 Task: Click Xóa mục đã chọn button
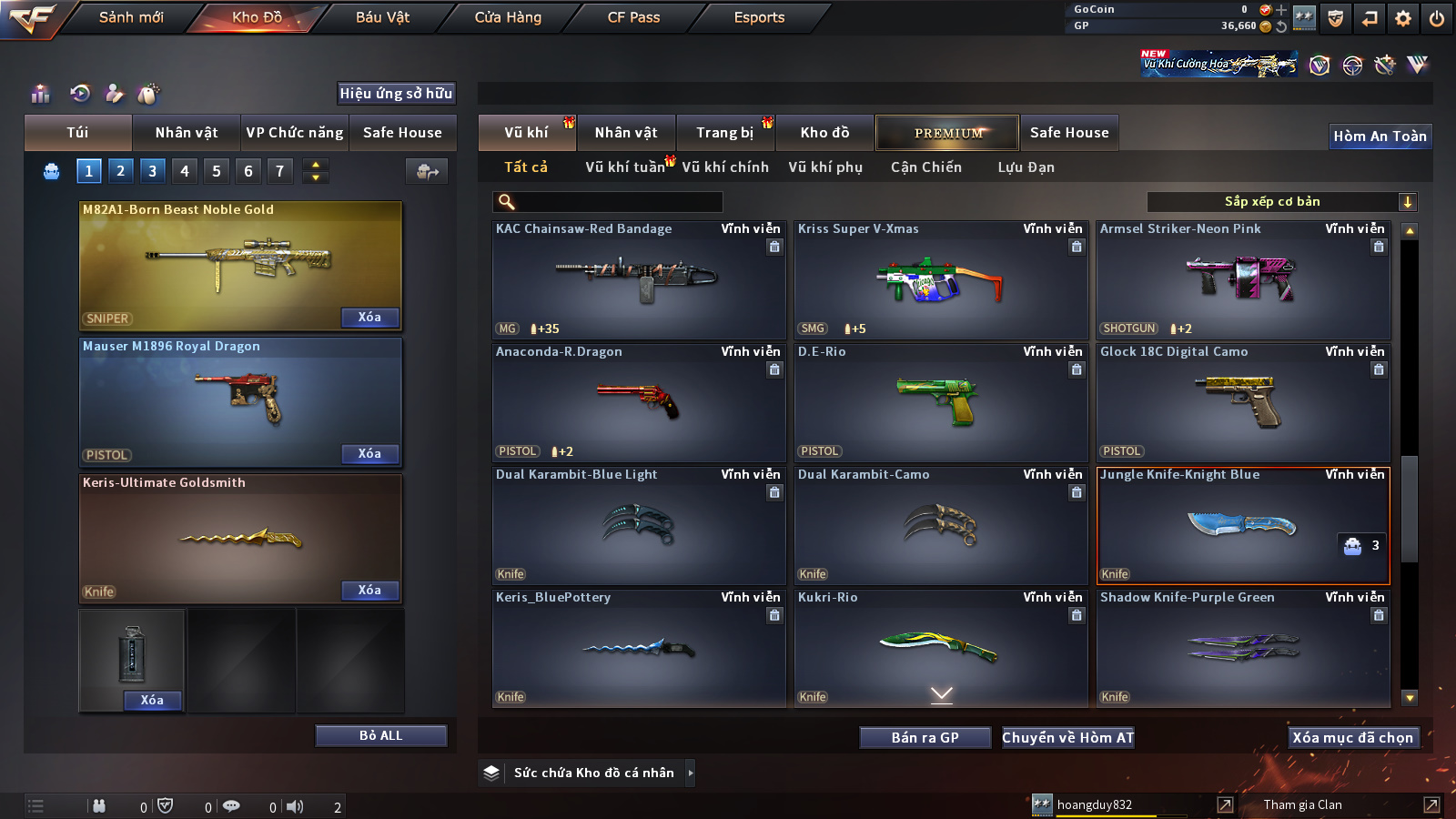[x=1352, y=737]
